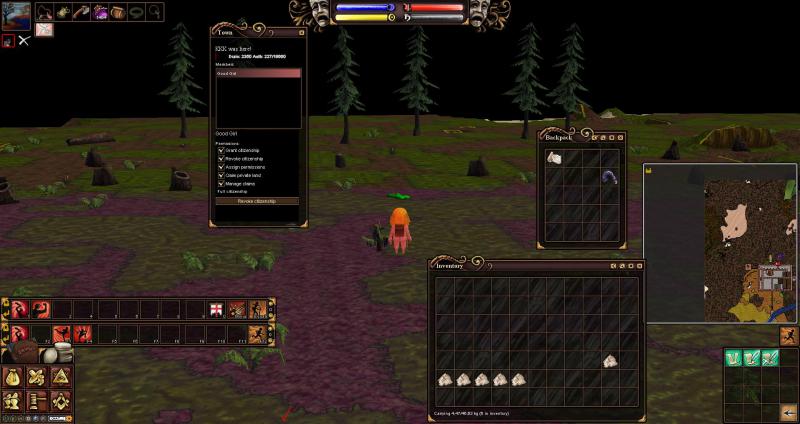Select the curved purple item in Backpack
The height and width of the screenshot is (424, 800).
click(609, 177)
